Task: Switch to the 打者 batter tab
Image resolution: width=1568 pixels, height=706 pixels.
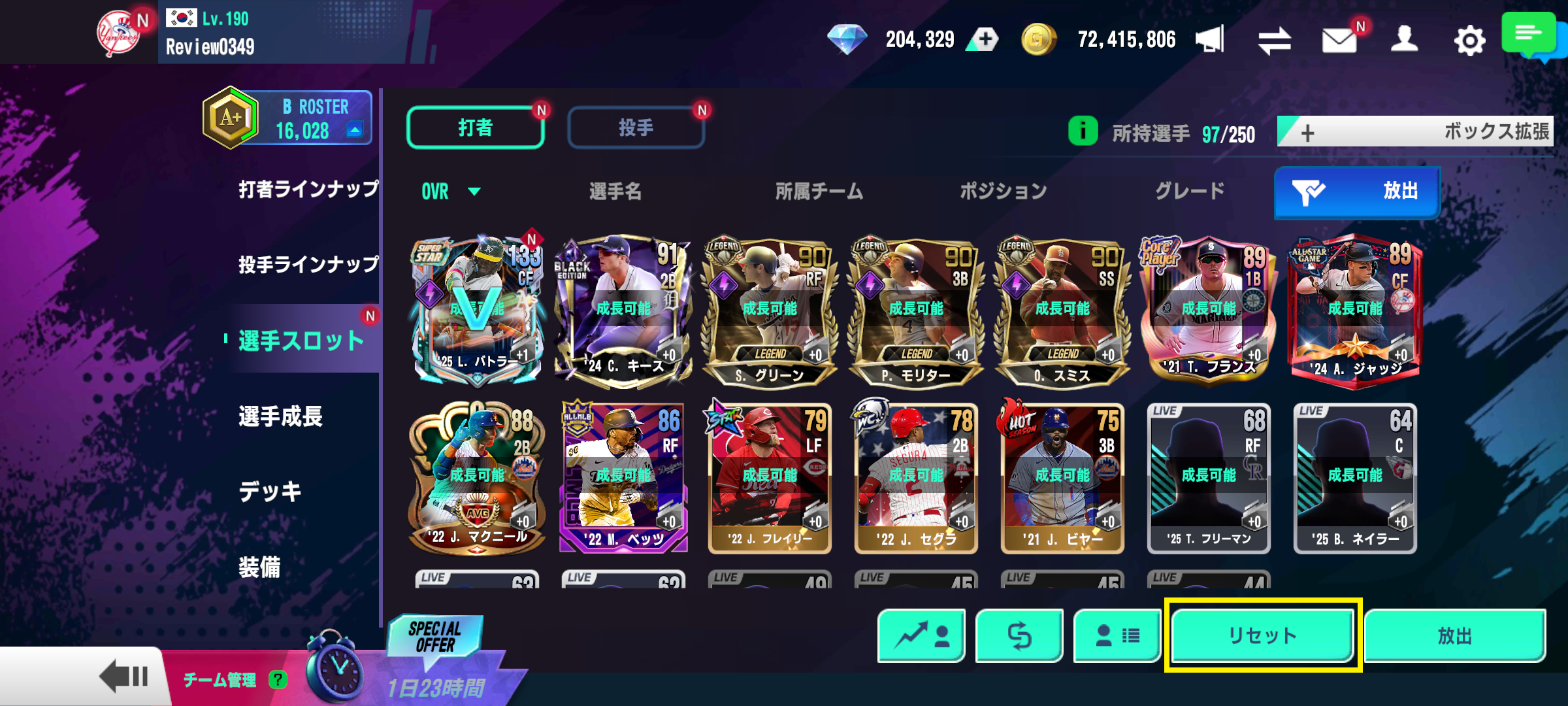Action: (475, 127)
